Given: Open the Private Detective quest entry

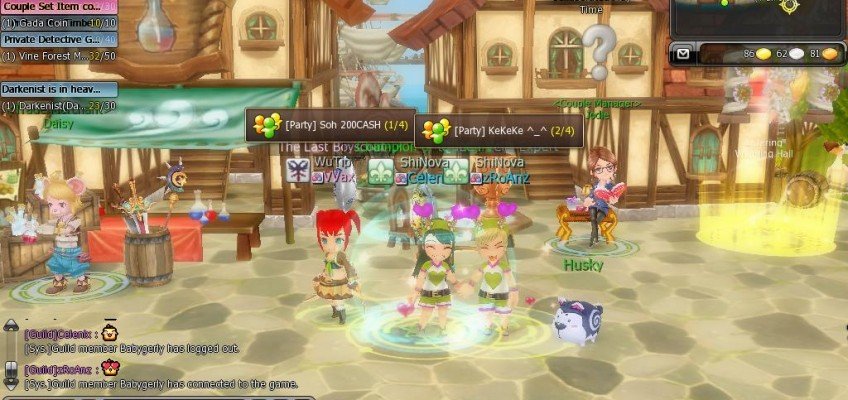Looking at the screenshot, I should [56, 39].
